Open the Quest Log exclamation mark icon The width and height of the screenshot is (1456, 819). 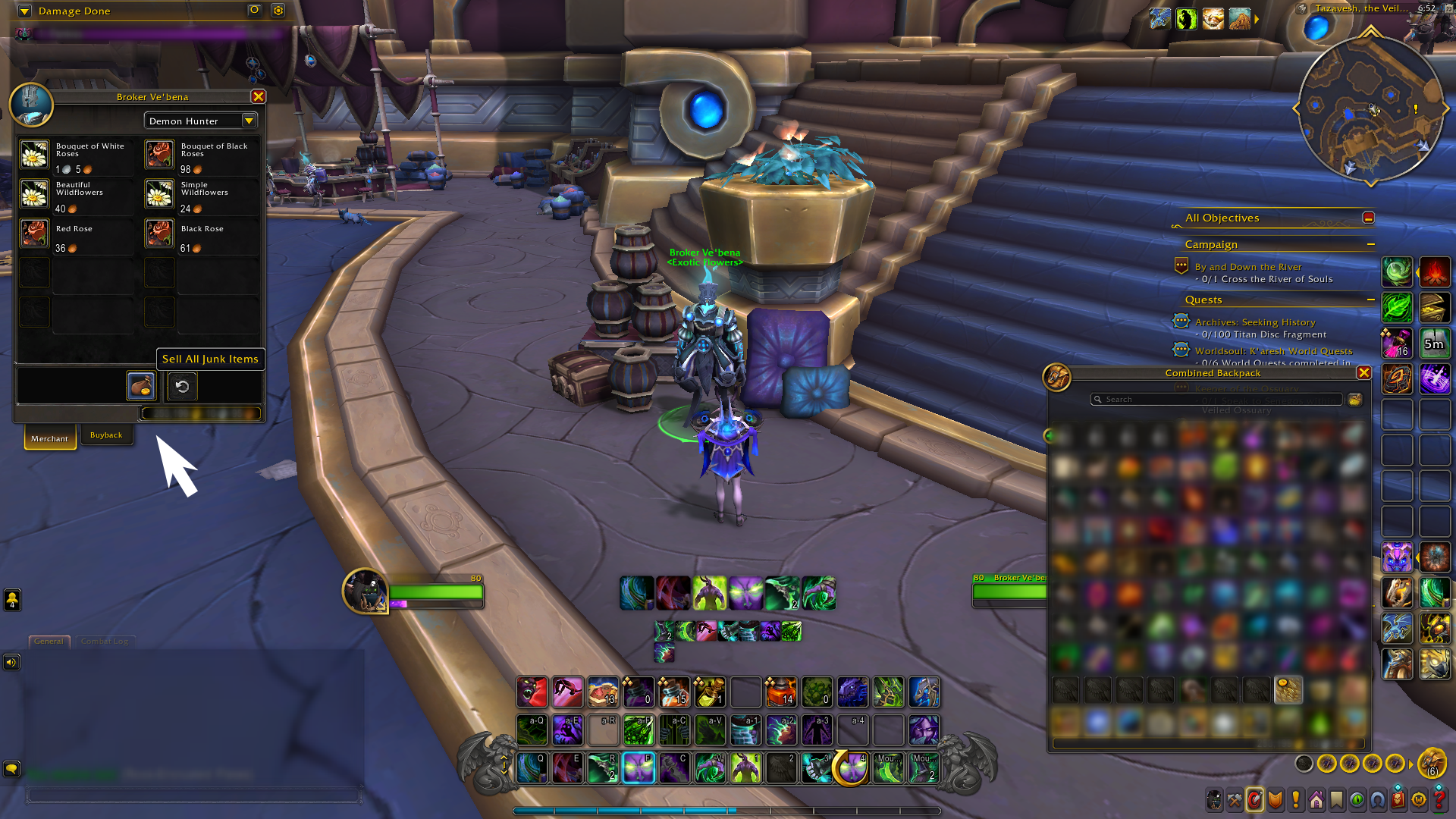1294,799
